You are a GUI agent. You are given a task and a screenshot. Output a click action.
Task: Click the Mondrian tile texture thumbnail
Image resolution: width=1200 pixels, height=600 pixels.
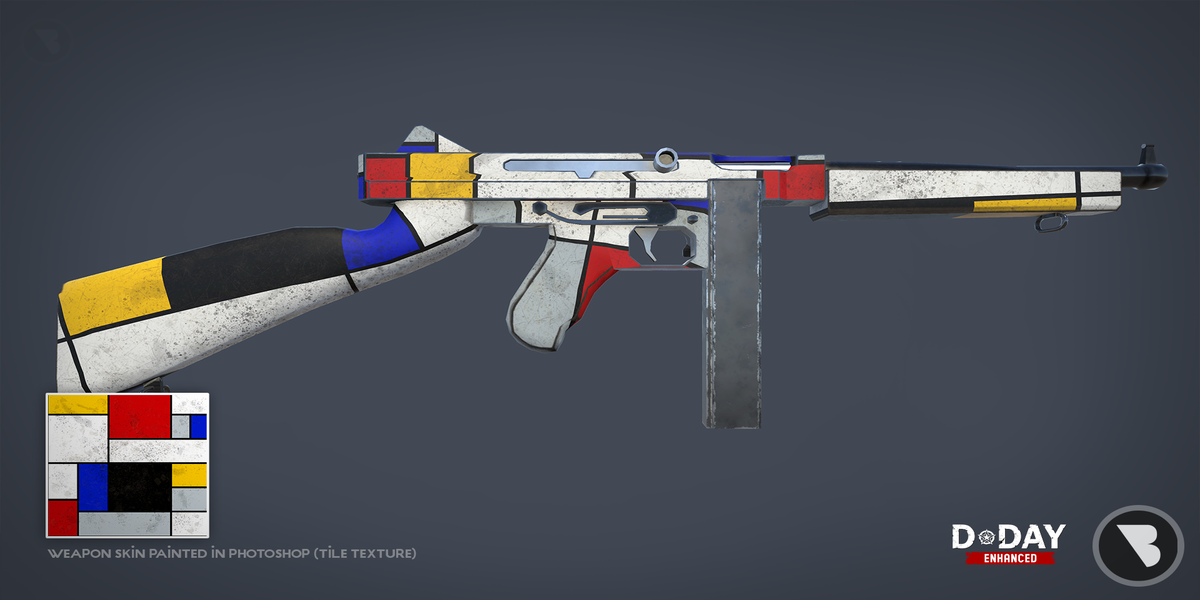click(x=127, y=465)
